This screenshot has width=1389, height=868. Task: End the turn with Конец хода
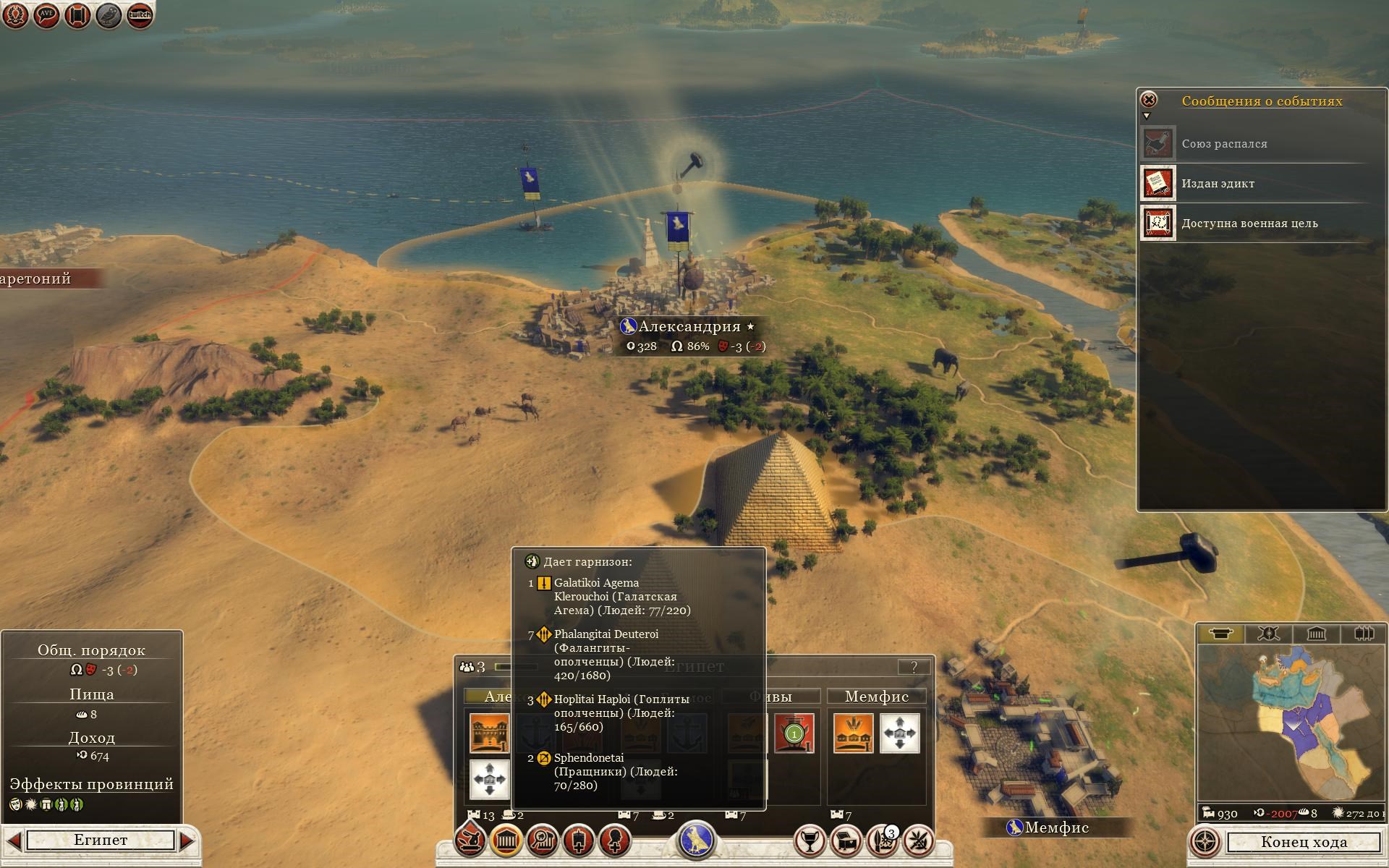point(1304,842)
